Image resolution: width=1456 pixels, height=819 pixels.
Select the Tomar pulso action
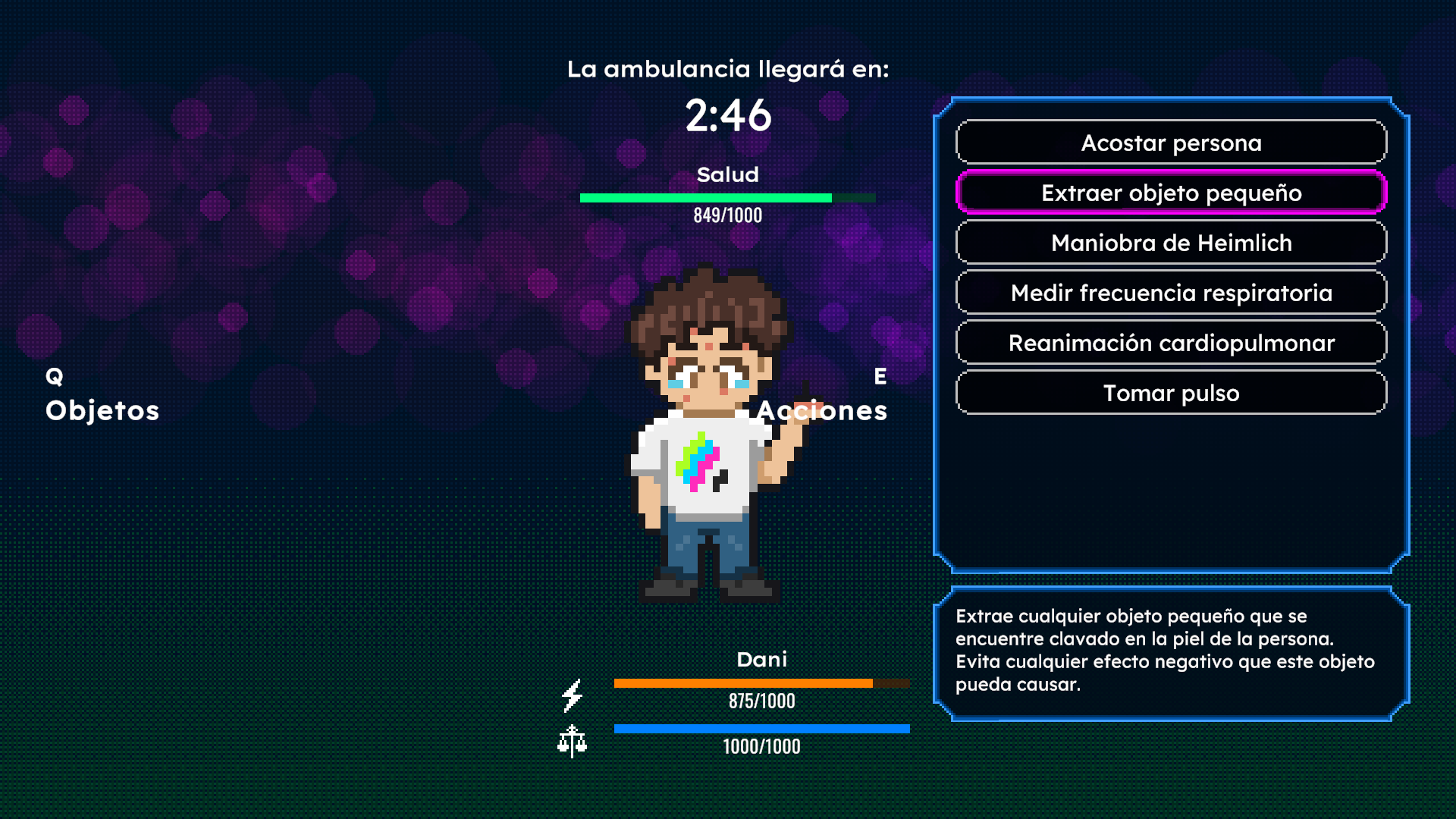(1171, 393)
